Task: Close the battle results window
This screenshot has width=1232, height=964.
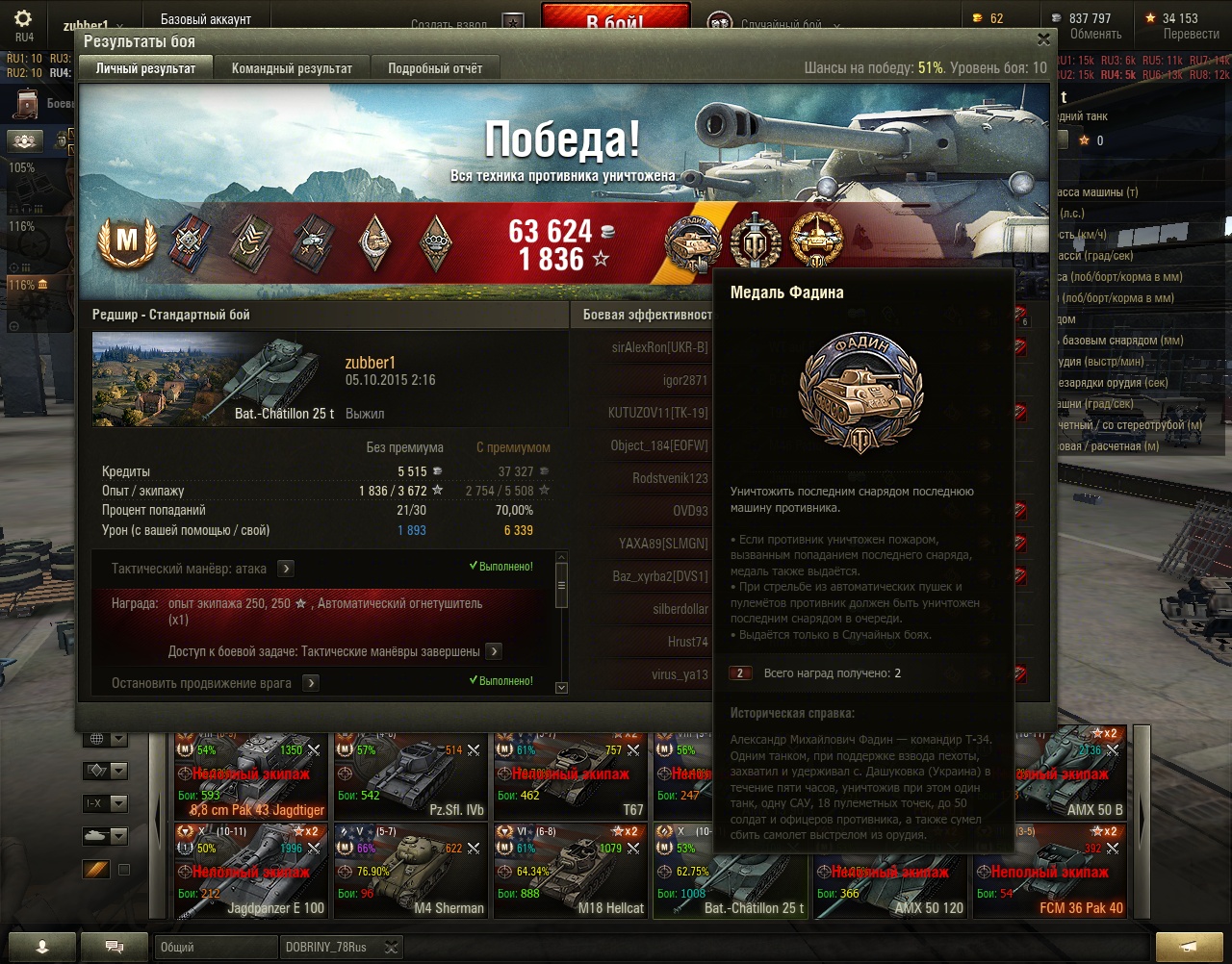Action: pos(1043,39)
